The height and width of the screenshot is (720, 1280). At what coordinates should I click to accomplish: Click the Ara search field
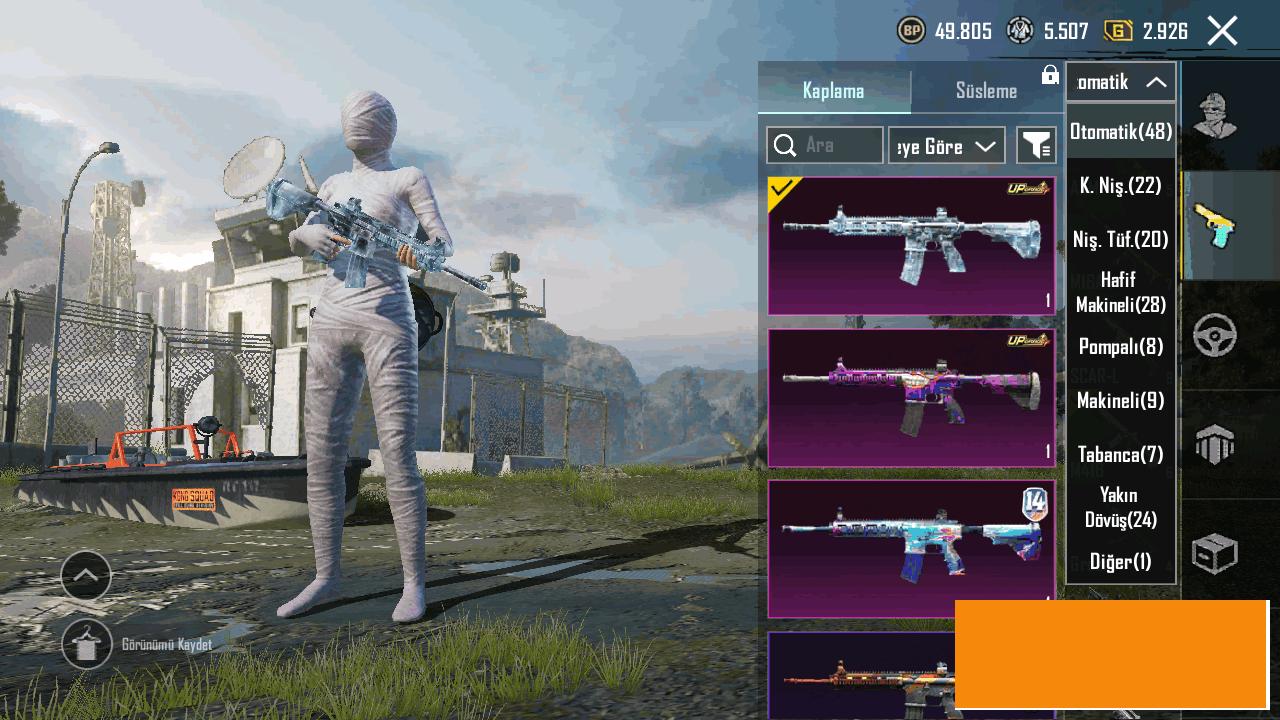pyautogui.click(x=825, y=146)
